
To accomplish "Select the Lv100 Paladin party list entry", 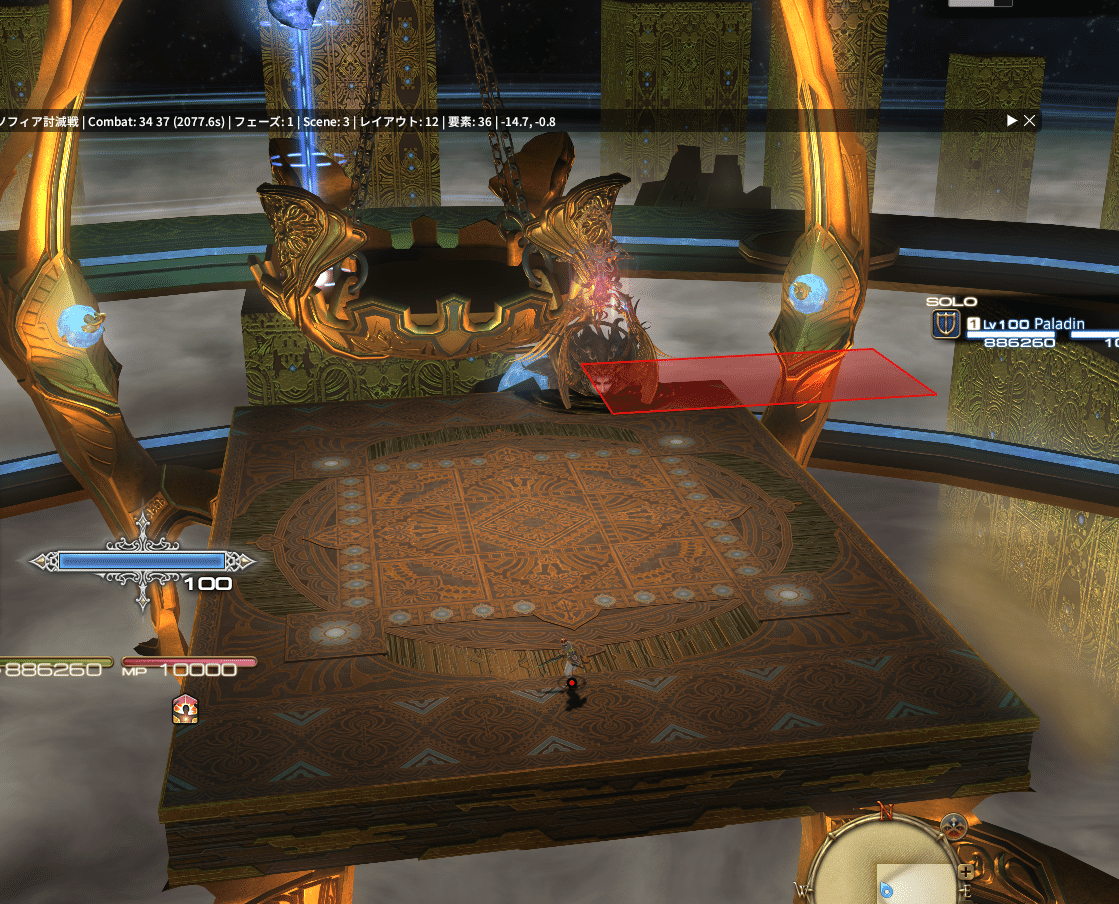I will (1038, 324).
